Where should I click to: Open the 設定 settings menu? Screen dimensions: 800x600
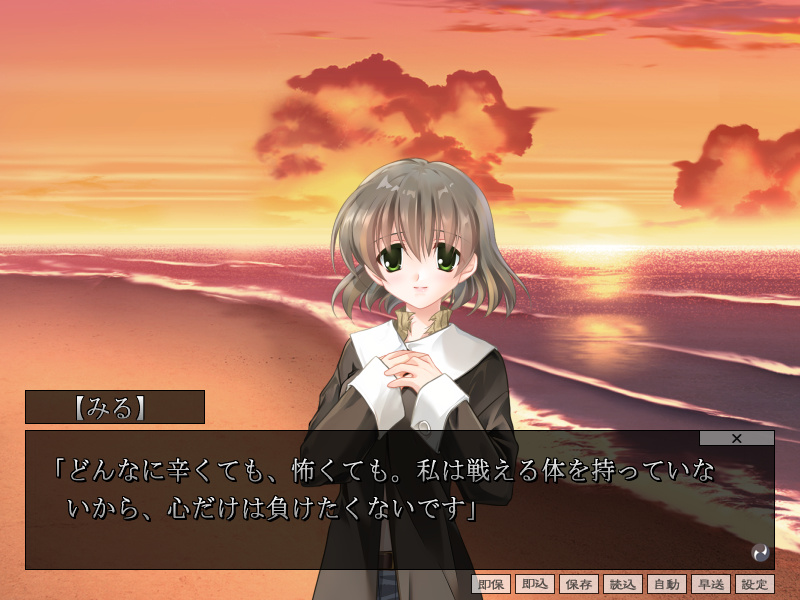pyautogui.click(x=755, y=585)
